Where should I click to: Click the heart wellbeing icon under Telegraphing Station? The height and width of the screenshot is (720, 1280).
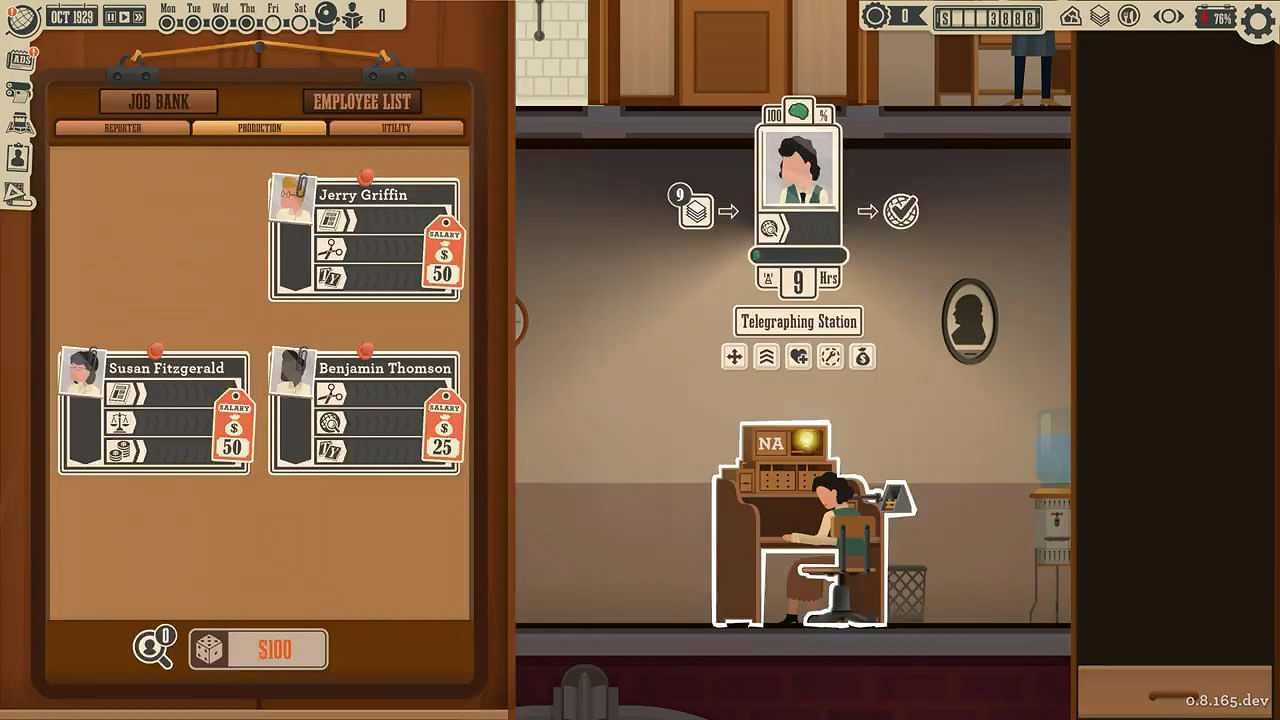(799, 357)
